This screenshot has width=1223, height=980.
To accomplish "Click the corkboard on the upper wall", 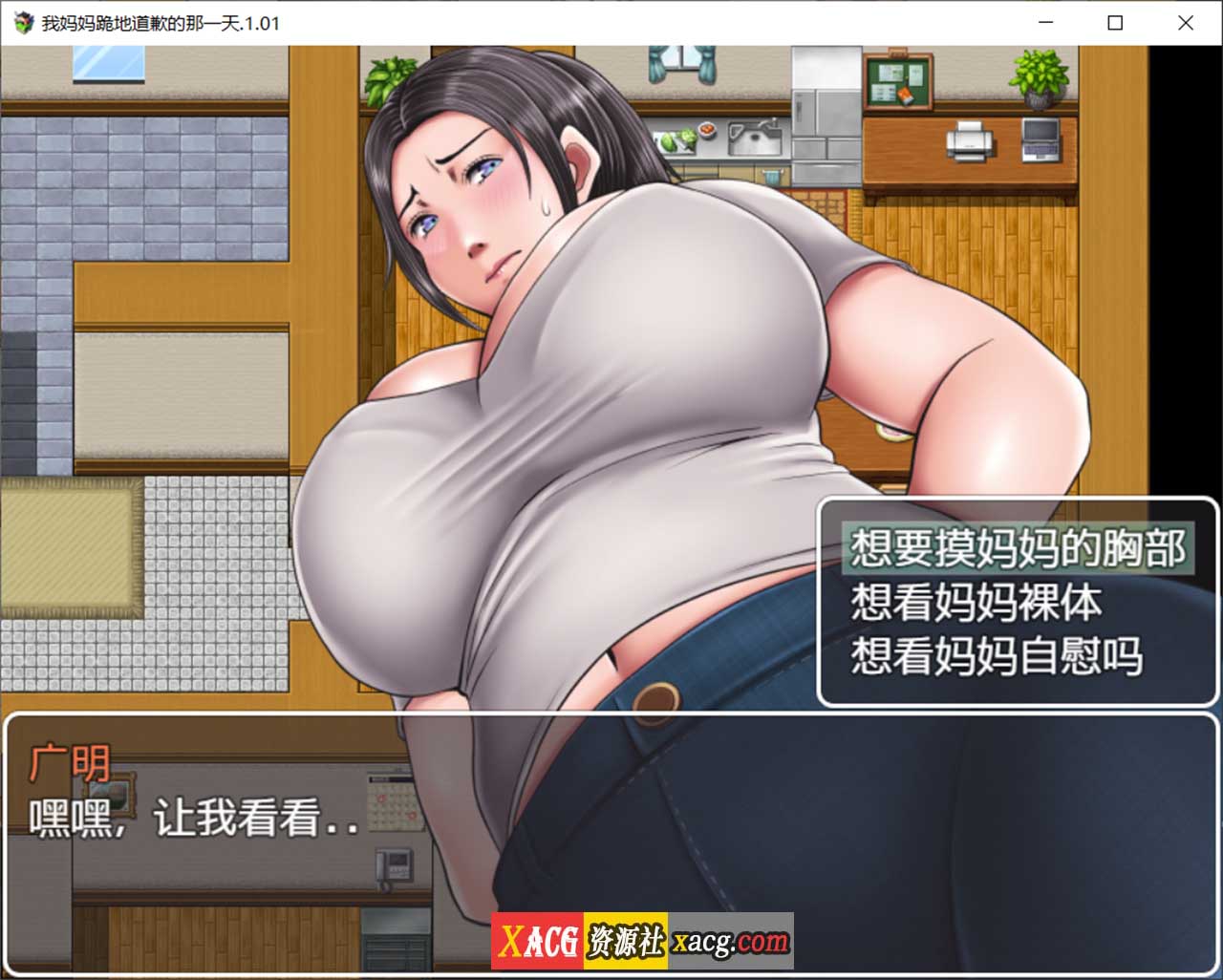I will point(898,81).
